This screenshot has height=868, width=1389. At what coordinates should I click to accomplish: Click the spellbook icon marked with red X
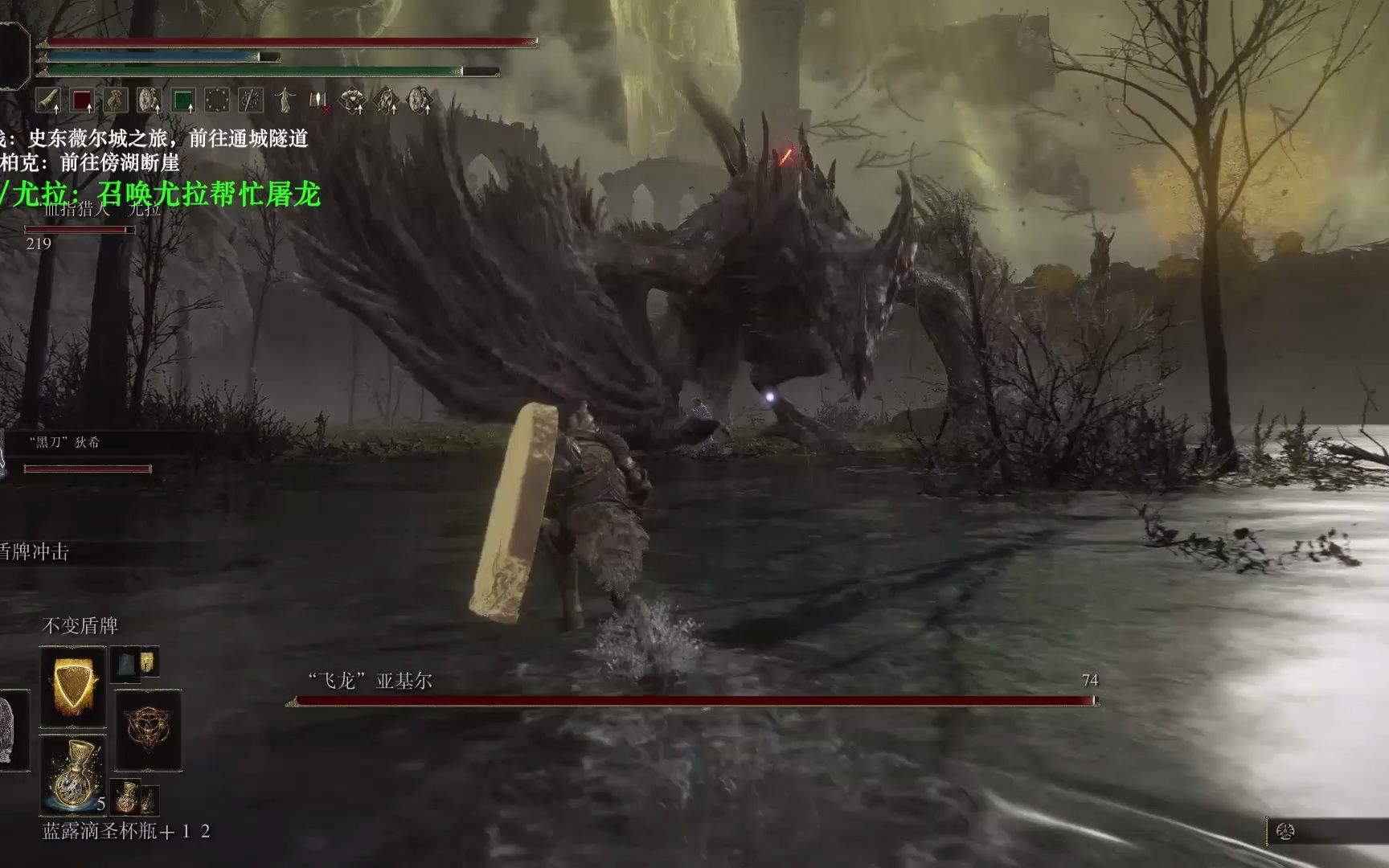[318, 100]
